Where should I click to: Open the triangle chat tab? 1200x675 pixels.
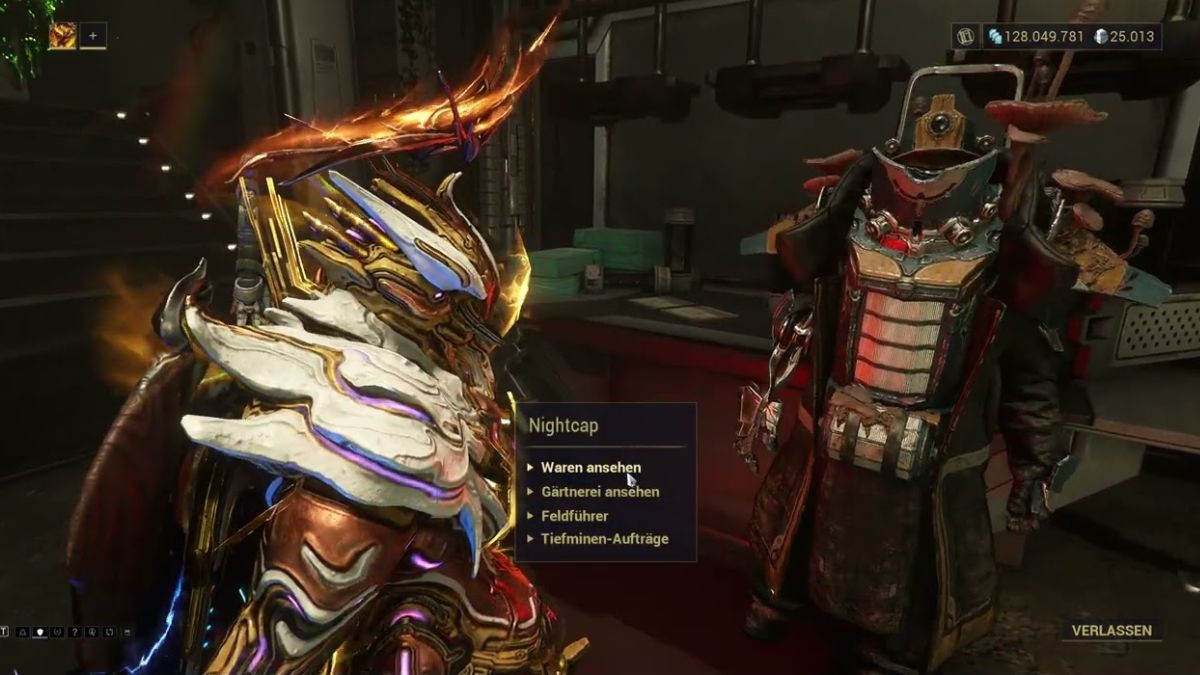pos(23,632)
